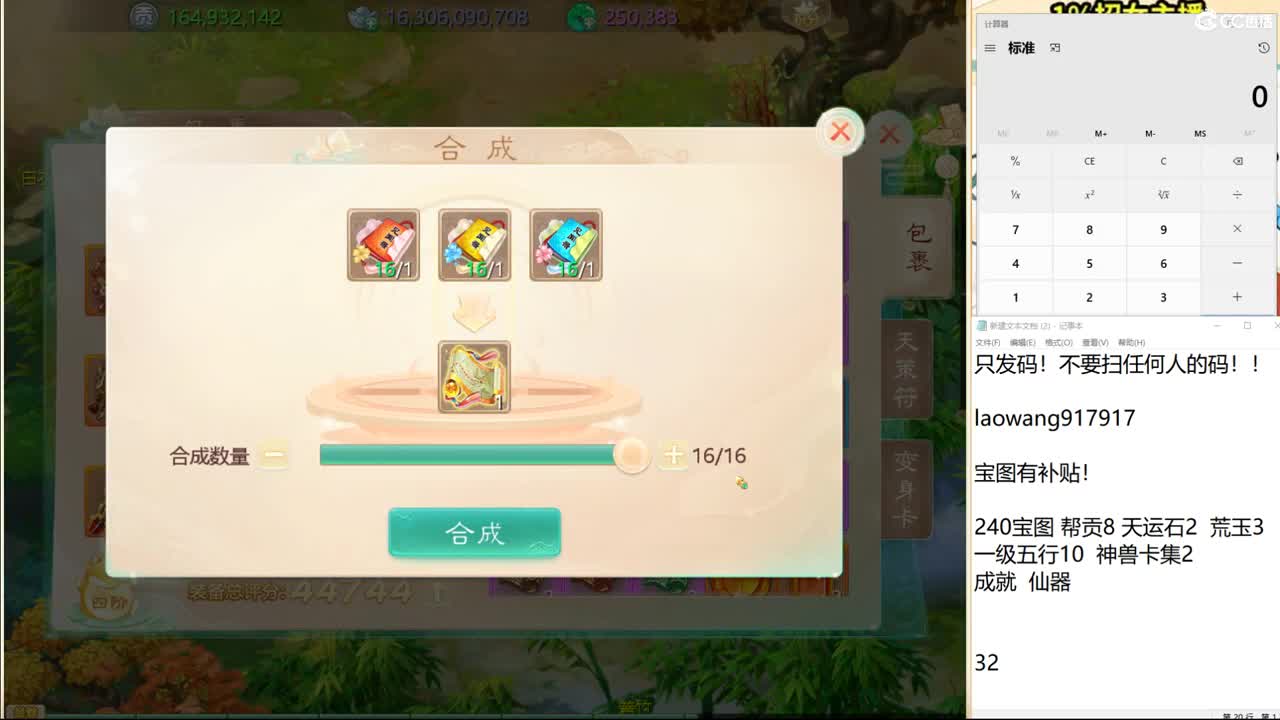Click the square root key on the calculator
Viewport: 1280px width, 720px height.
(x=1163, y=195)
